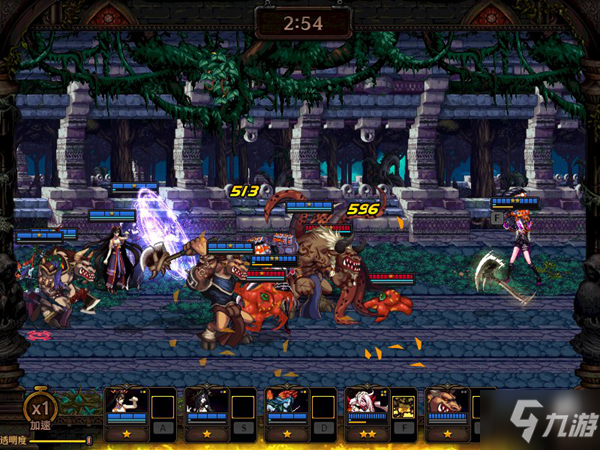Select the punching female fighter portrait
The width and height of the screenshot is (600, 450).
point(126,405)
